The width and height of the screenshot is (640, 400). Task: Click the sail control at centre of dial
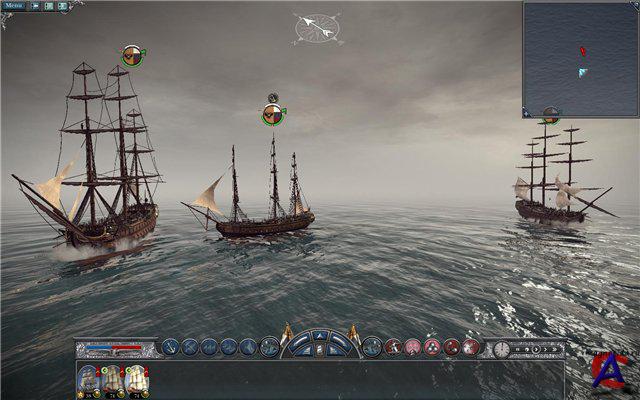(x=319, y=349)
